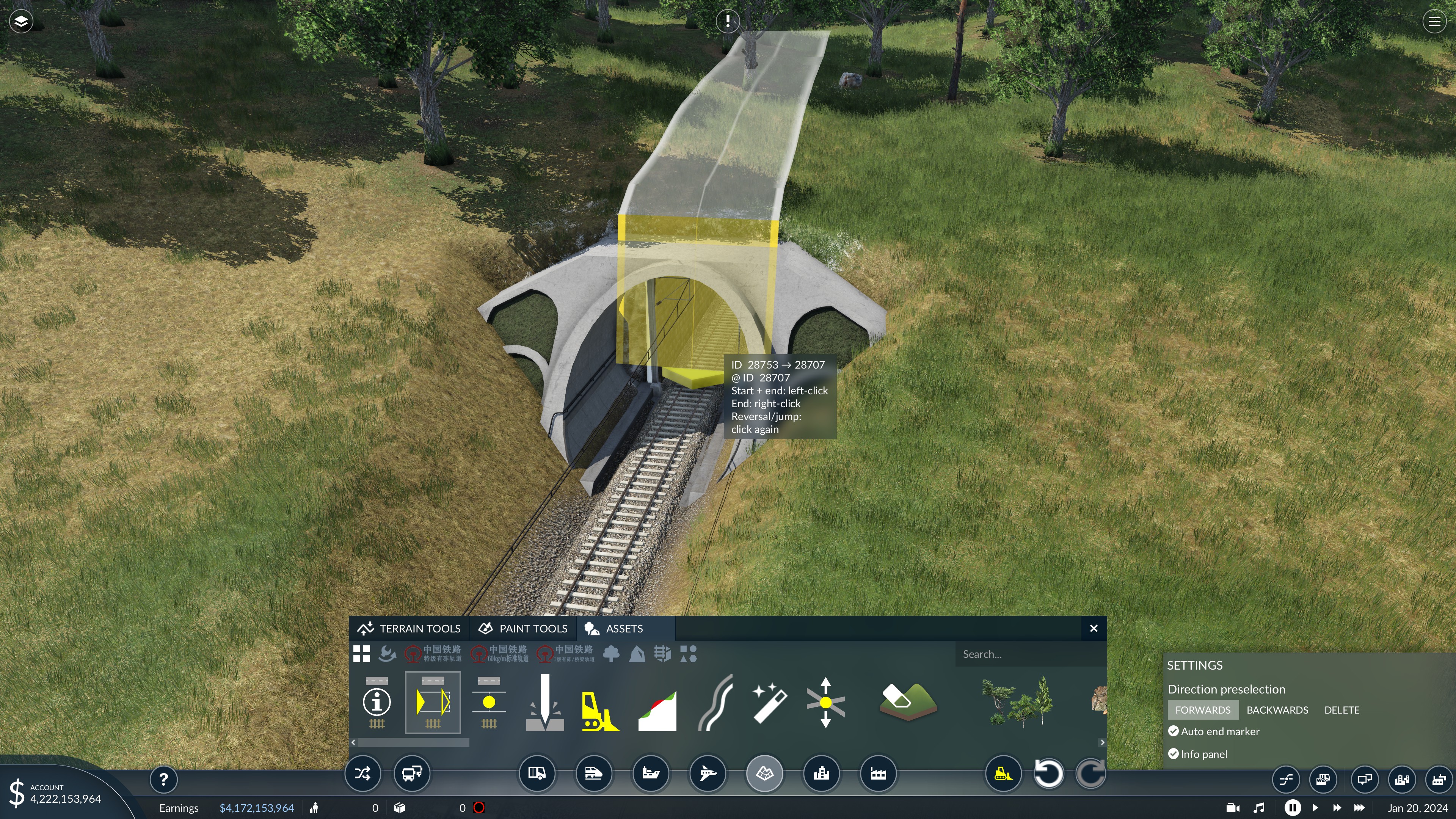Select the trees asset thumbnail
Image resolution: width=1456 pixels, height=819 pixels.
click(1018, 703)
